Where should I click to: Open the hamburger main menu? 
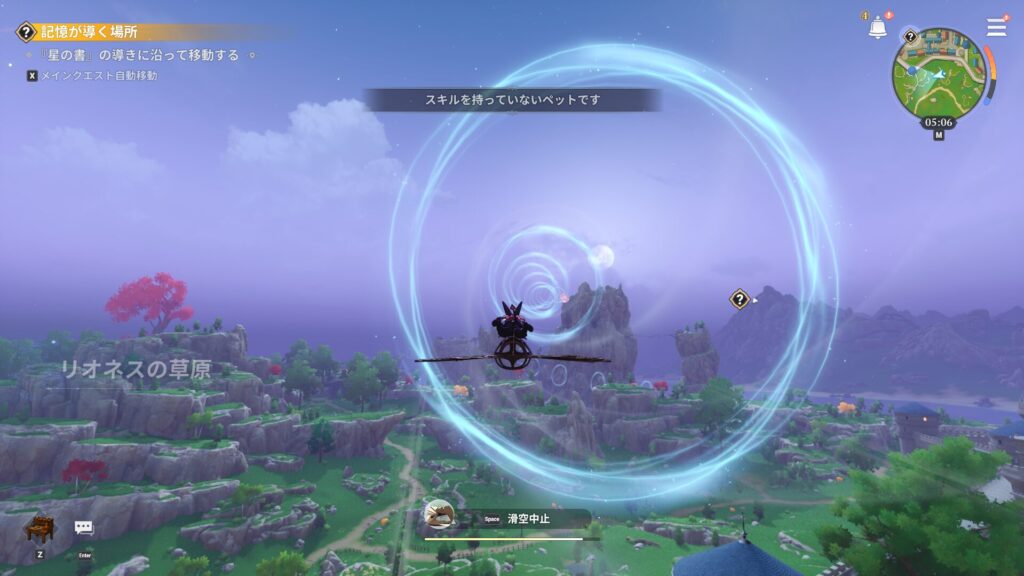pyautogui.click(x=996, y=28)
